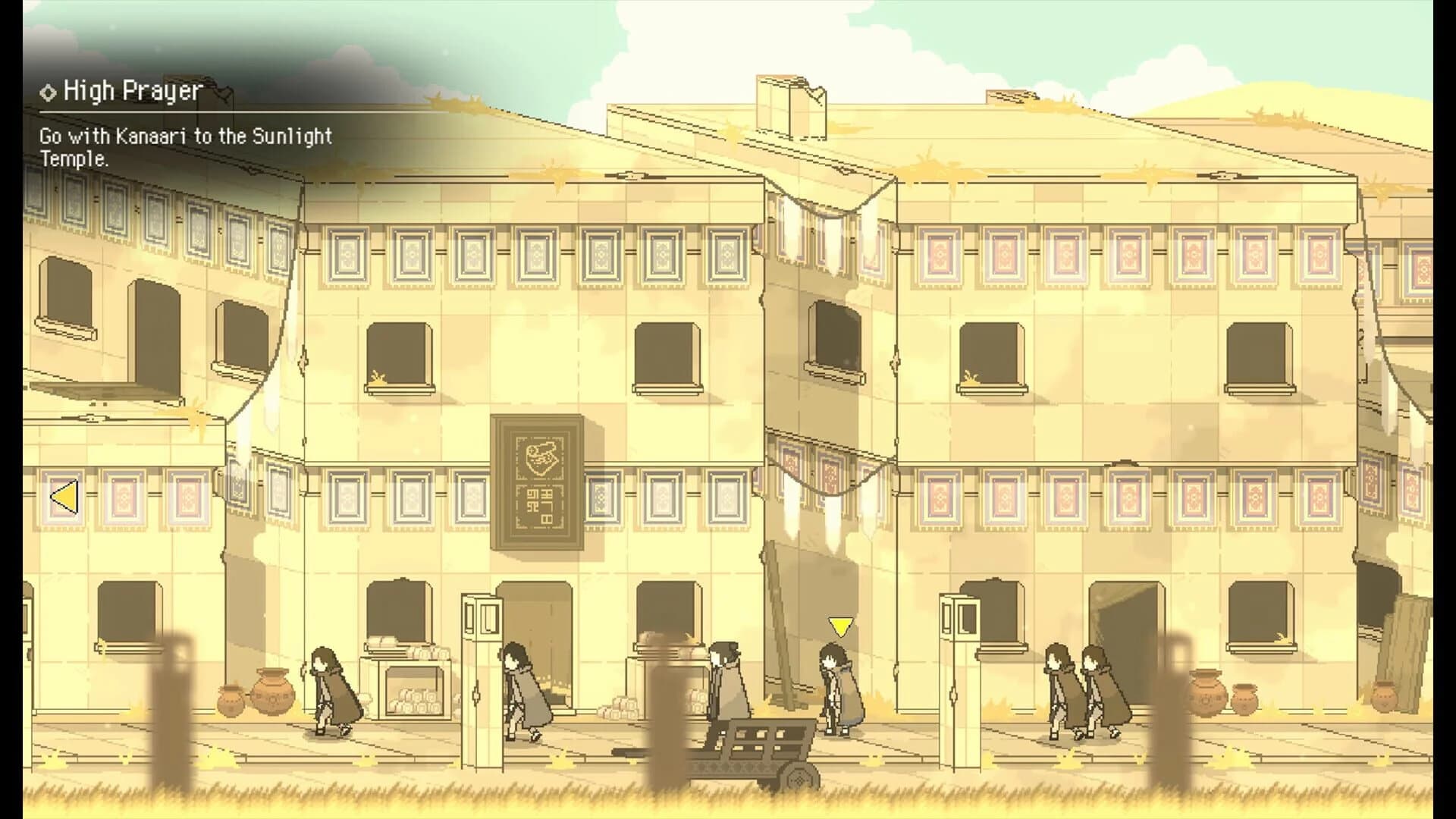Screen dimensions: 1456x819
Task: Click the High Prayer quest title
Action: point(130,91)
